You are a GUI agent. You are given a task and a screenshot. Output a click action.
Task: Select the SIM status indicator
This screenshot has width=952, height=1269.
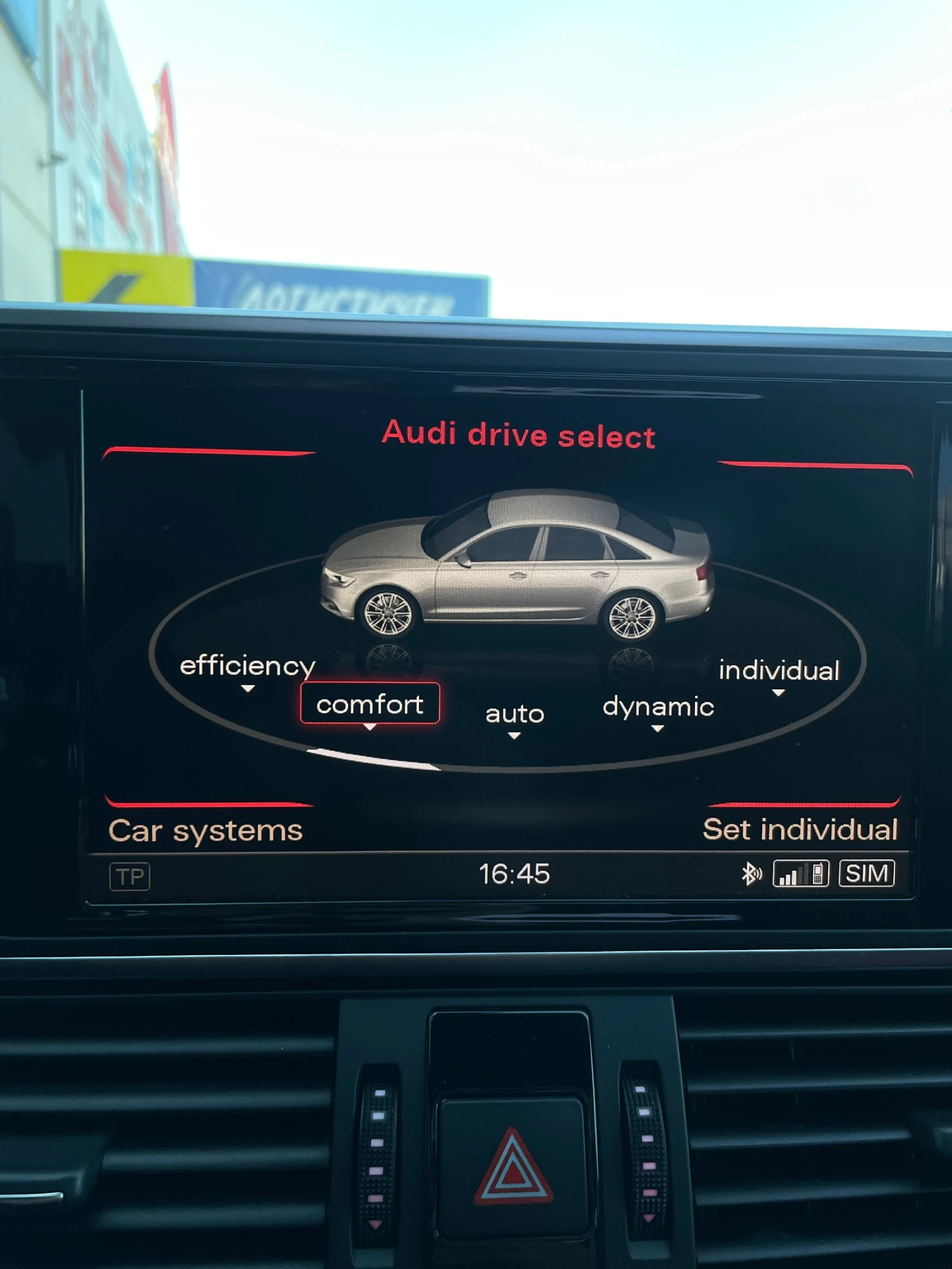(868, 873)
